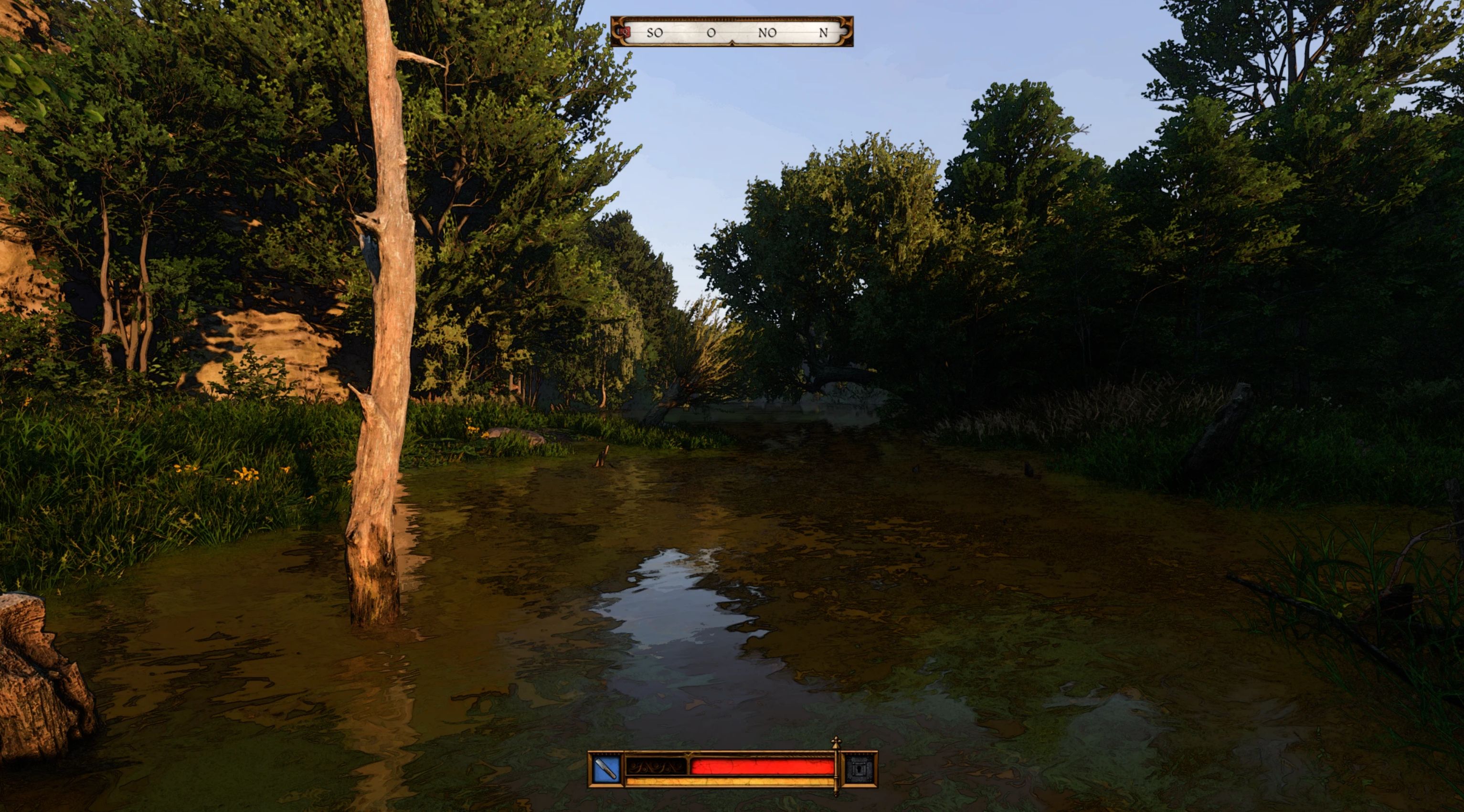Viewport: 1464px width, 812px height.
Task: Select the blue blade weapon slot
Action: coord(606,770)
